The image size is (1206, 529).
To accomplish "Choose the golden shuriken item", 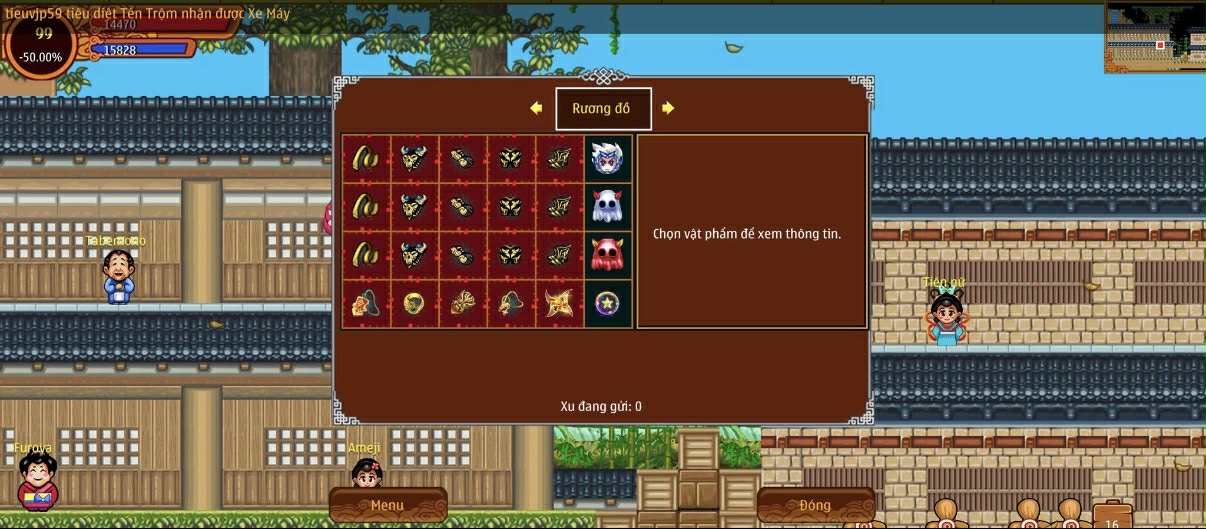I will pos(559,303).
